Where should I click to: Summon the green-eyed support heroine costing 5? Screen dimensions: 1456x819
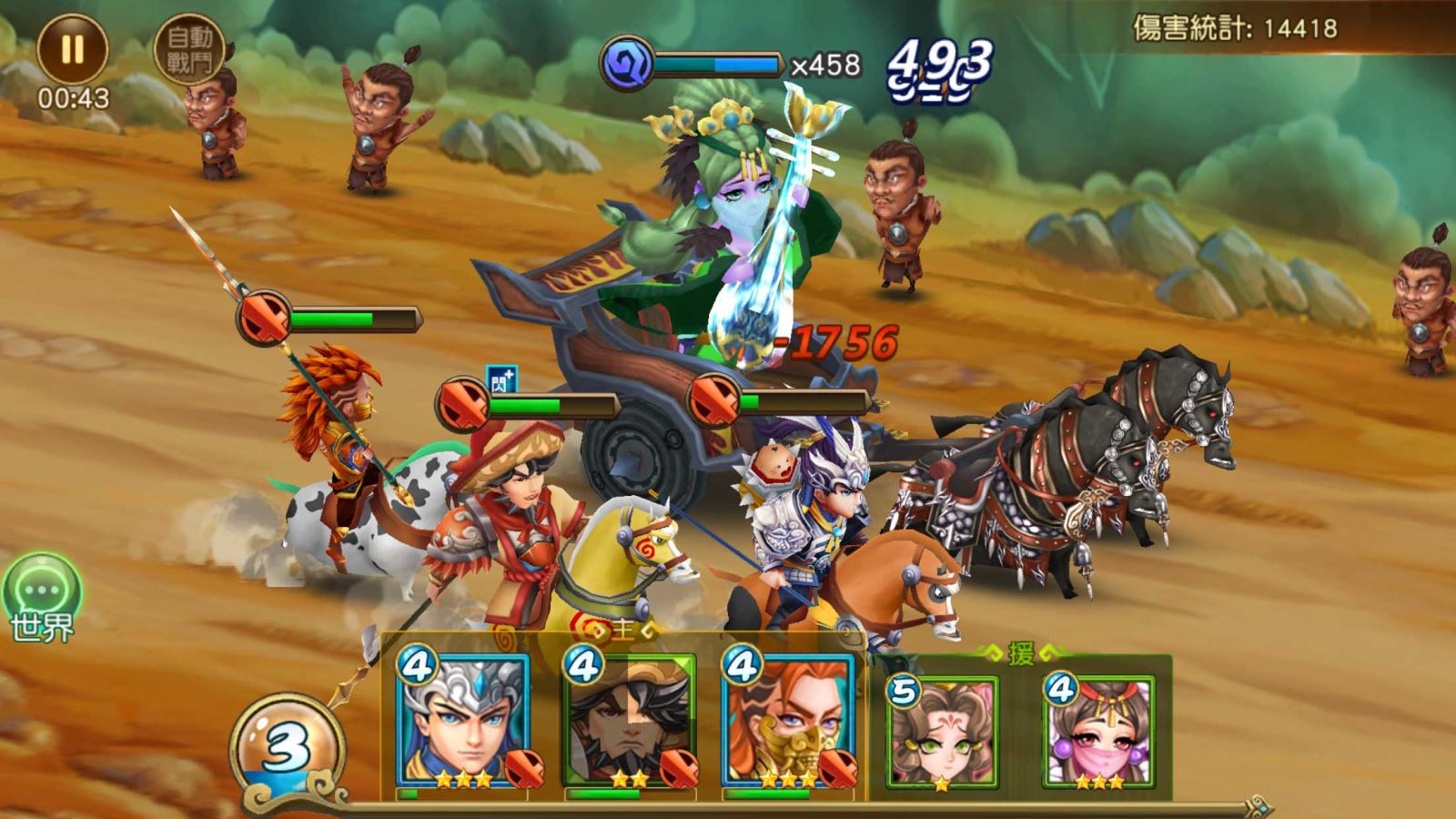pos(942,733)
